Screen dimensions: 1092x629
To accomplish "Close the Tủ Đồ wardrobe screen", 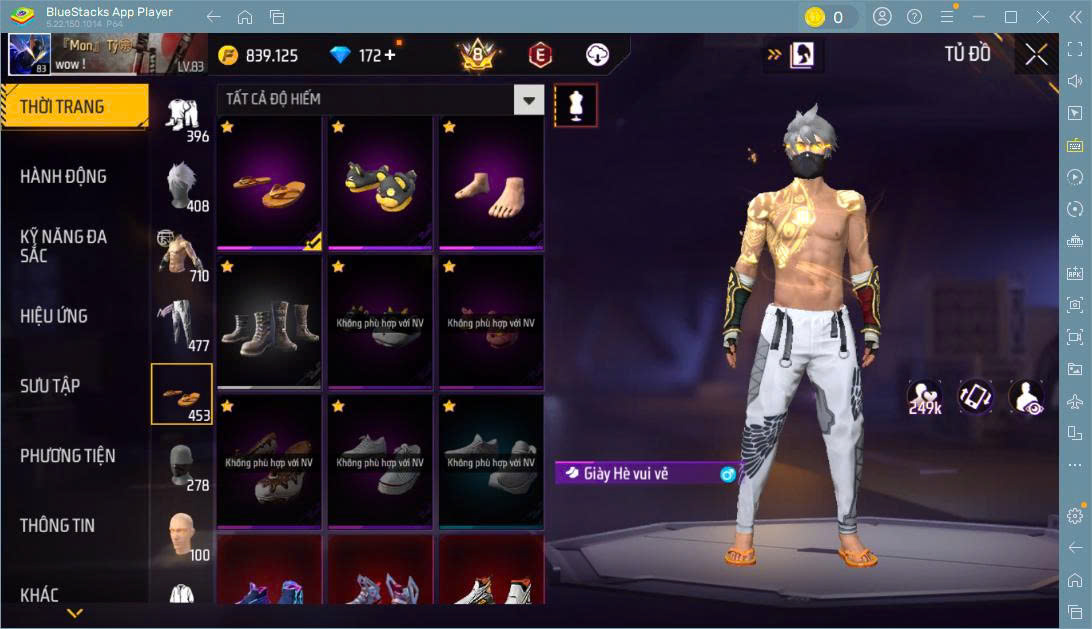I will pos(1036,54).
